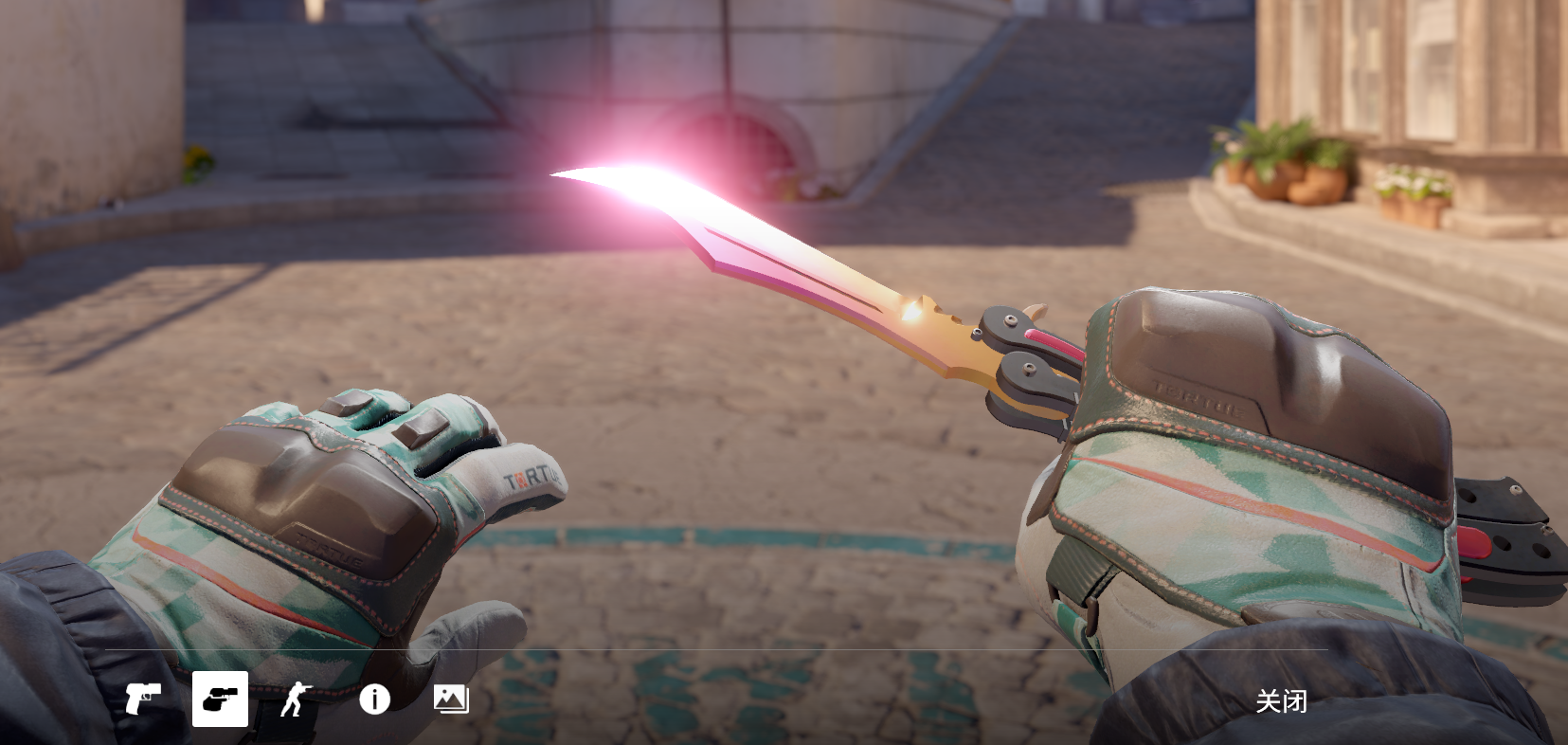
Task: Close the inspect screen with 关闭
Action: point(1281,701)
